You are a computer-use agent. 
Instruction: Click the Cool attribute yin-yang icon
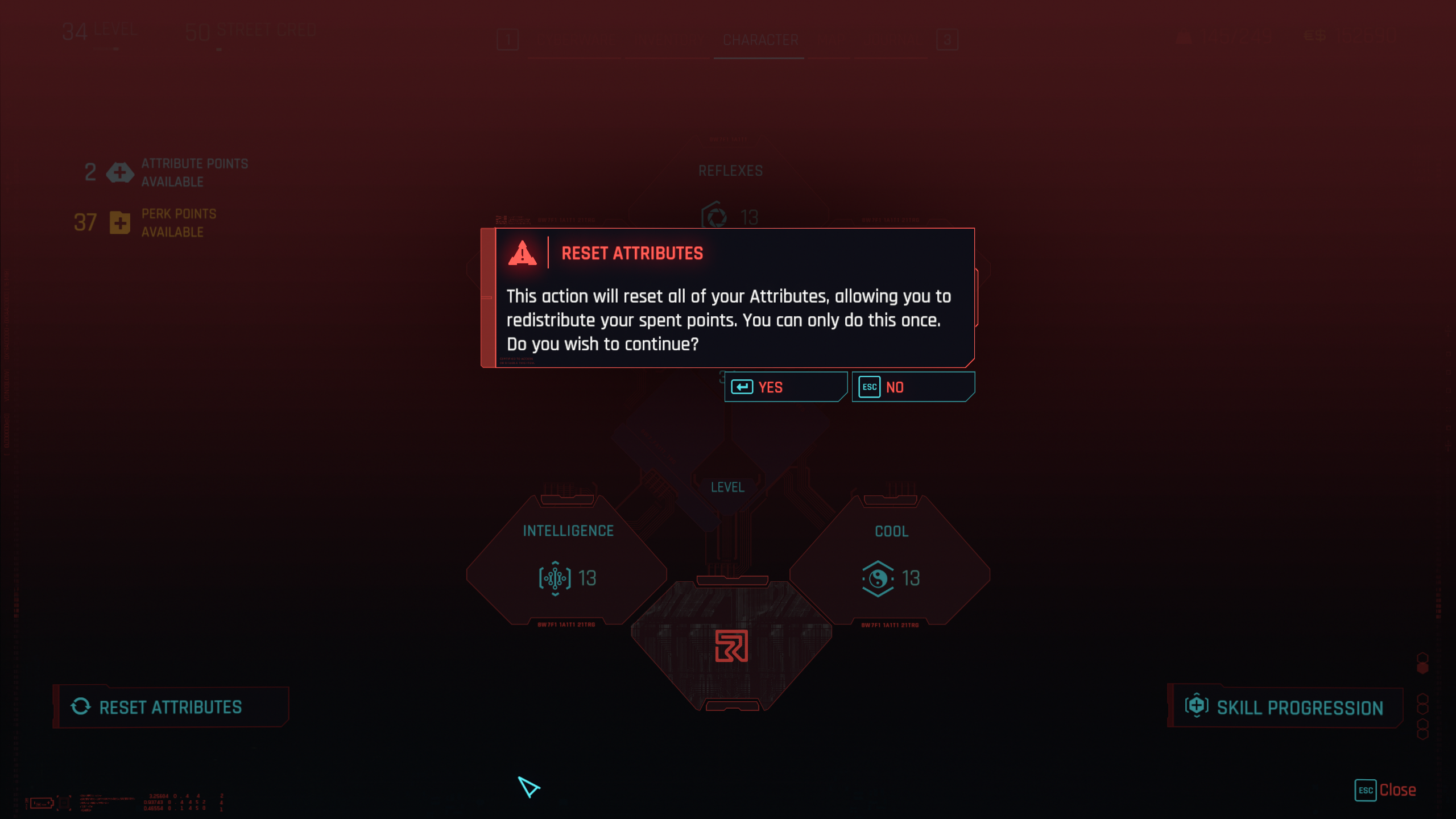click(878, 578)
